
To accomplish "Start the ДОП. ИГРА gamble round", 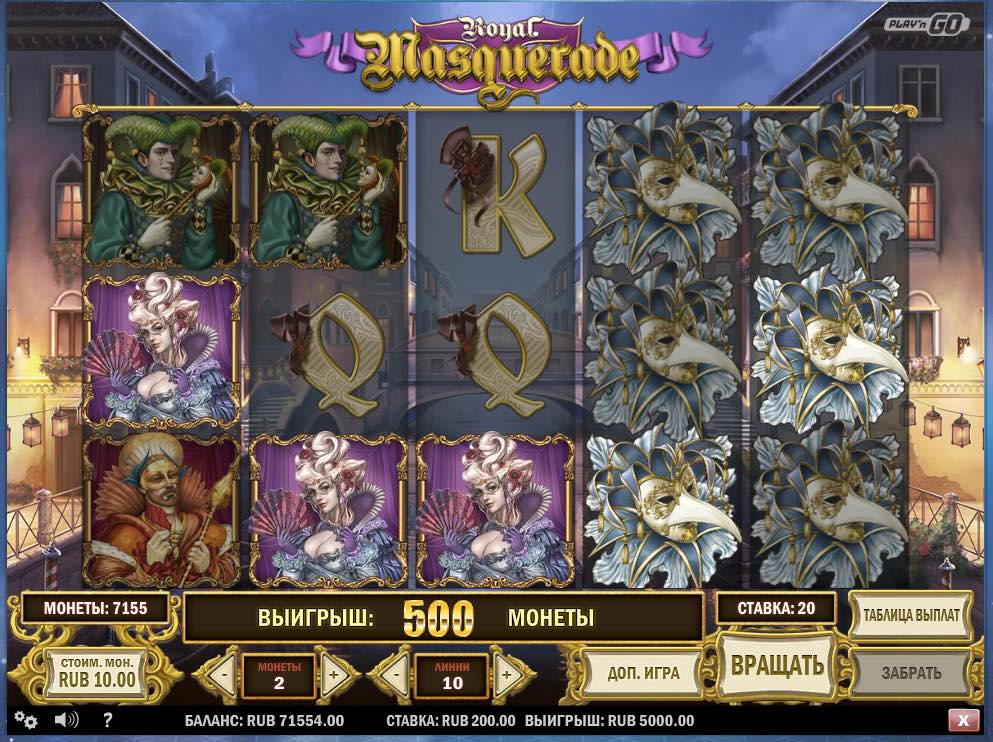I will tap(643, 673).
